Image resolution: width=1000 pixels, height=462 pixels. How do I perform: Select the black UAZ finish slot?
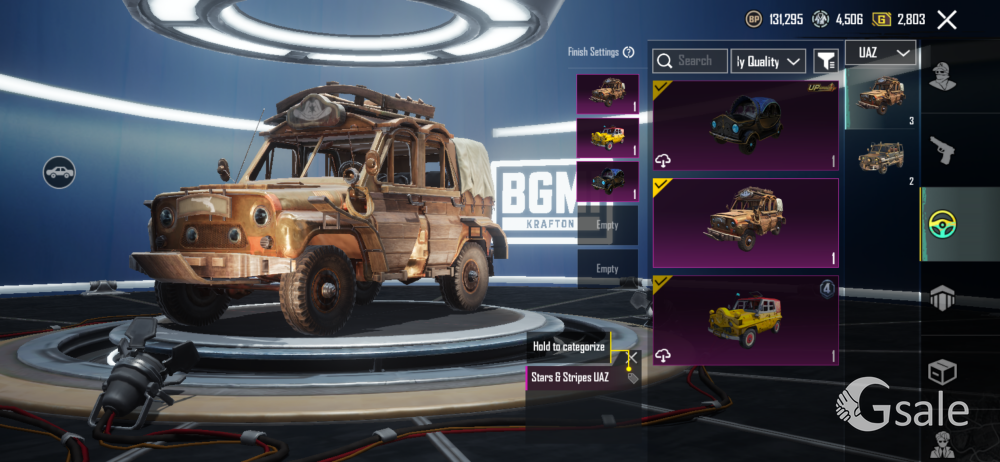[607, 181]
